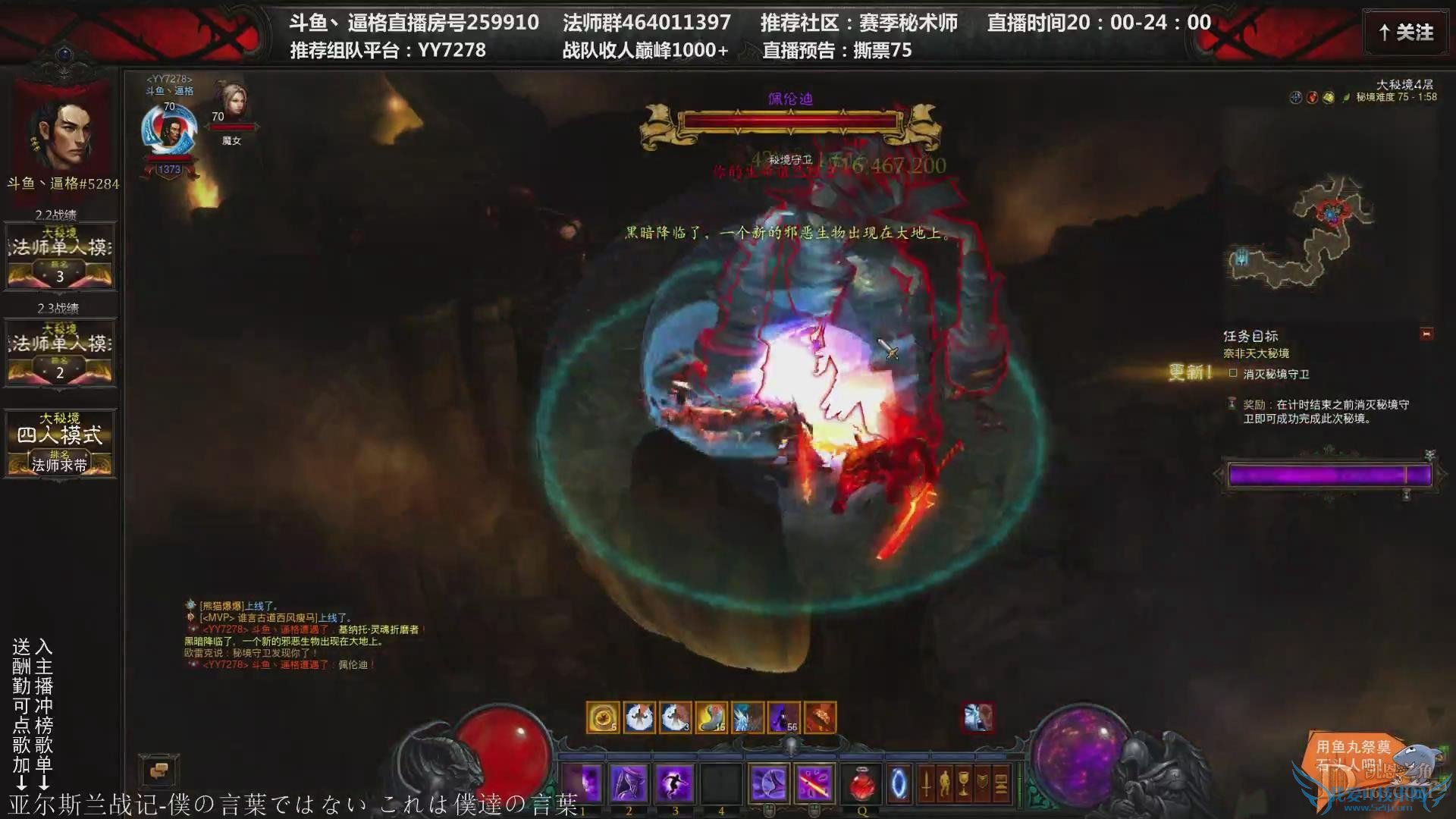
Task: Open the character figure menu button
Action: (x=944, y=783)
